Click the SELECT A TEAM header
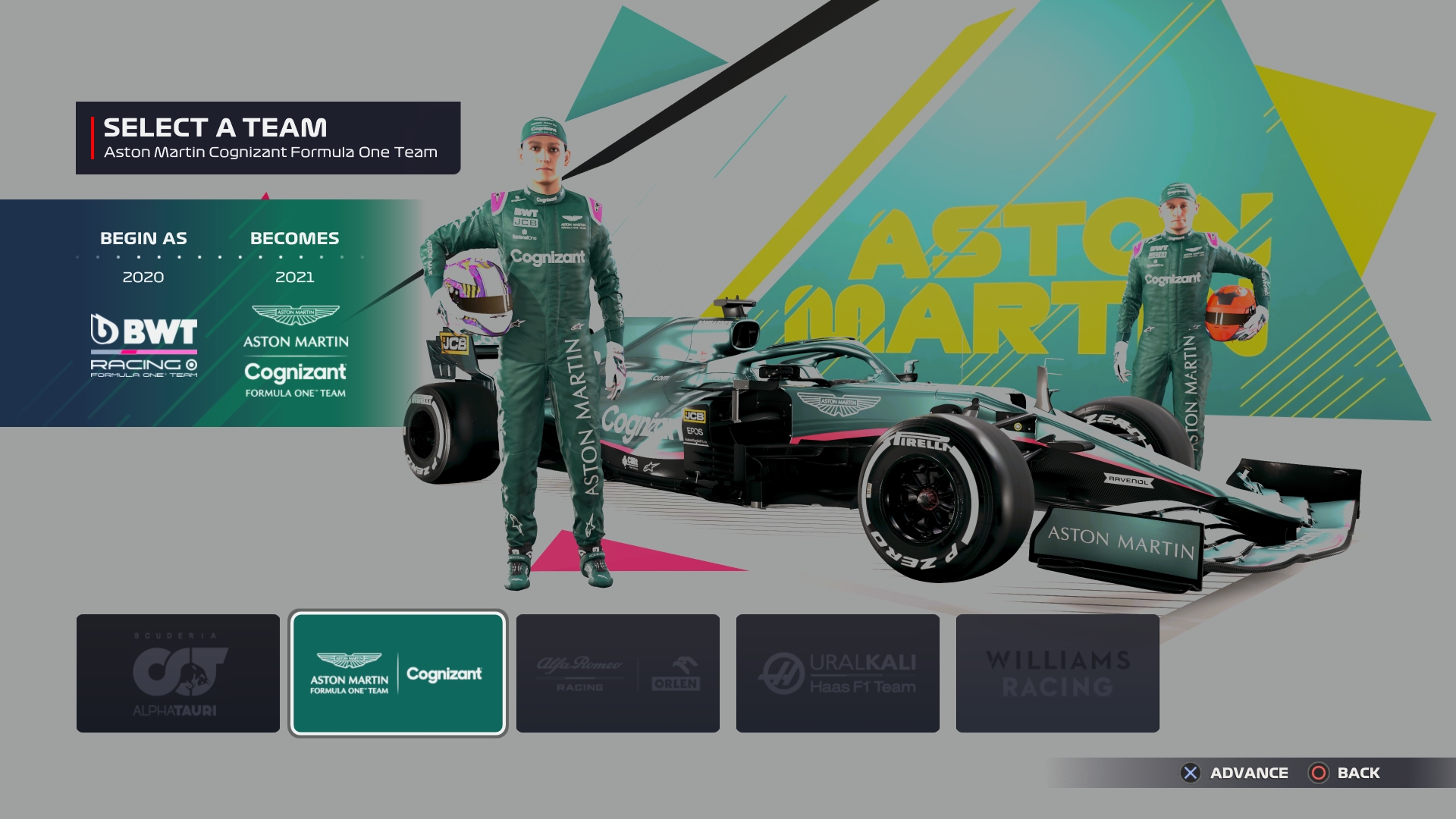 pos(216,129)
